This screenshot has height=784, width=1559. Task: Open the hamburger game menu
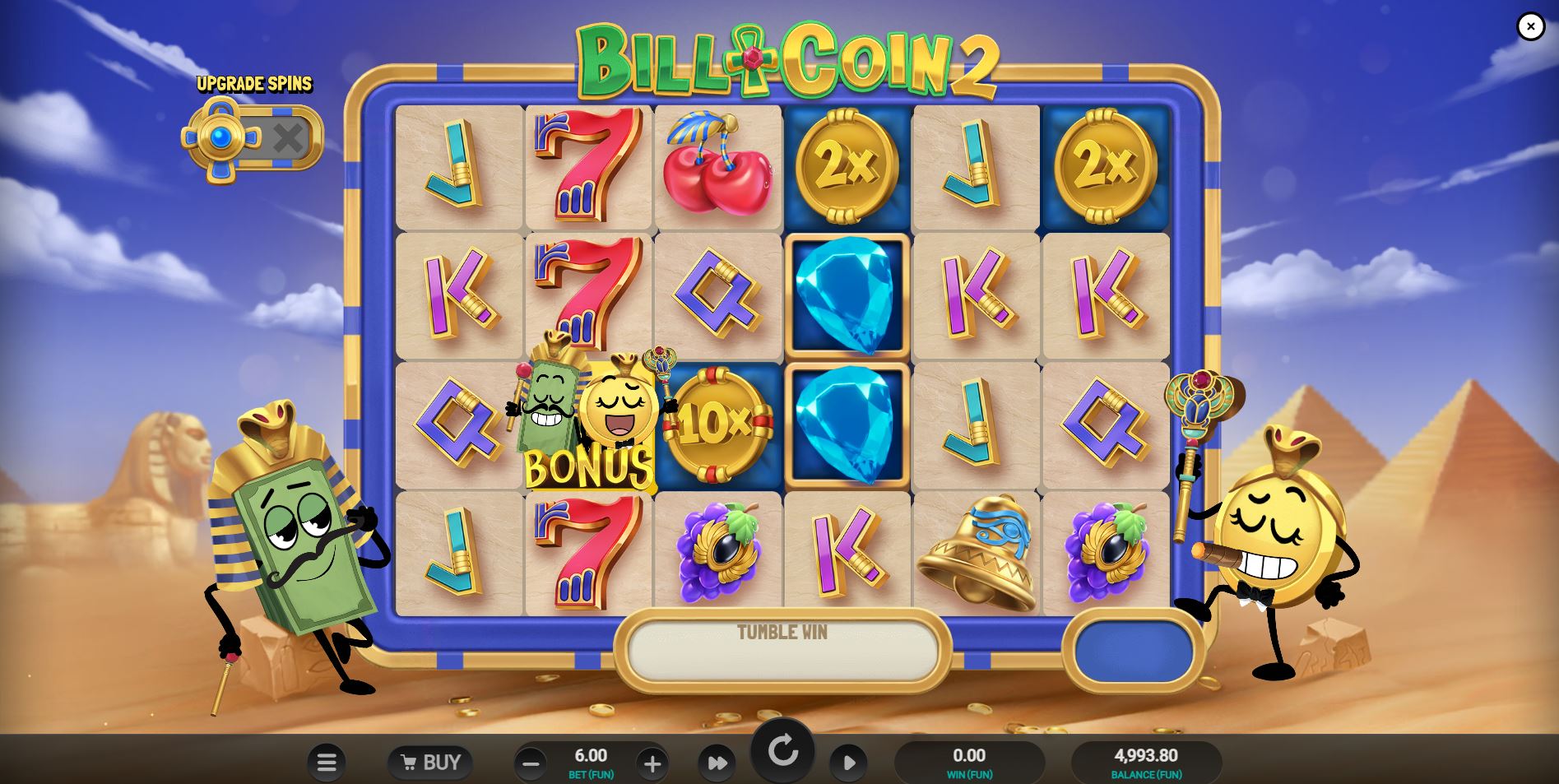[327, 762]
